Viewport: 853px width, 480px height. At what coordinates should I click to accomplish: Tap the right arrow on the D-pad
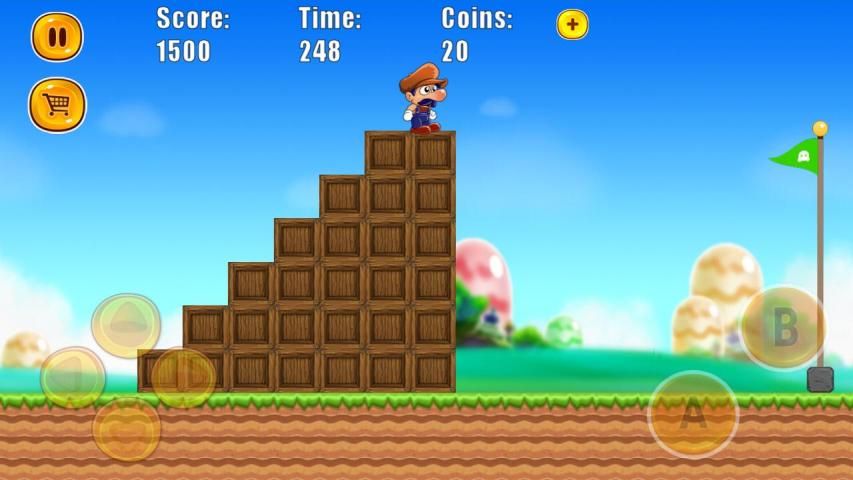(x=183, y=377)
